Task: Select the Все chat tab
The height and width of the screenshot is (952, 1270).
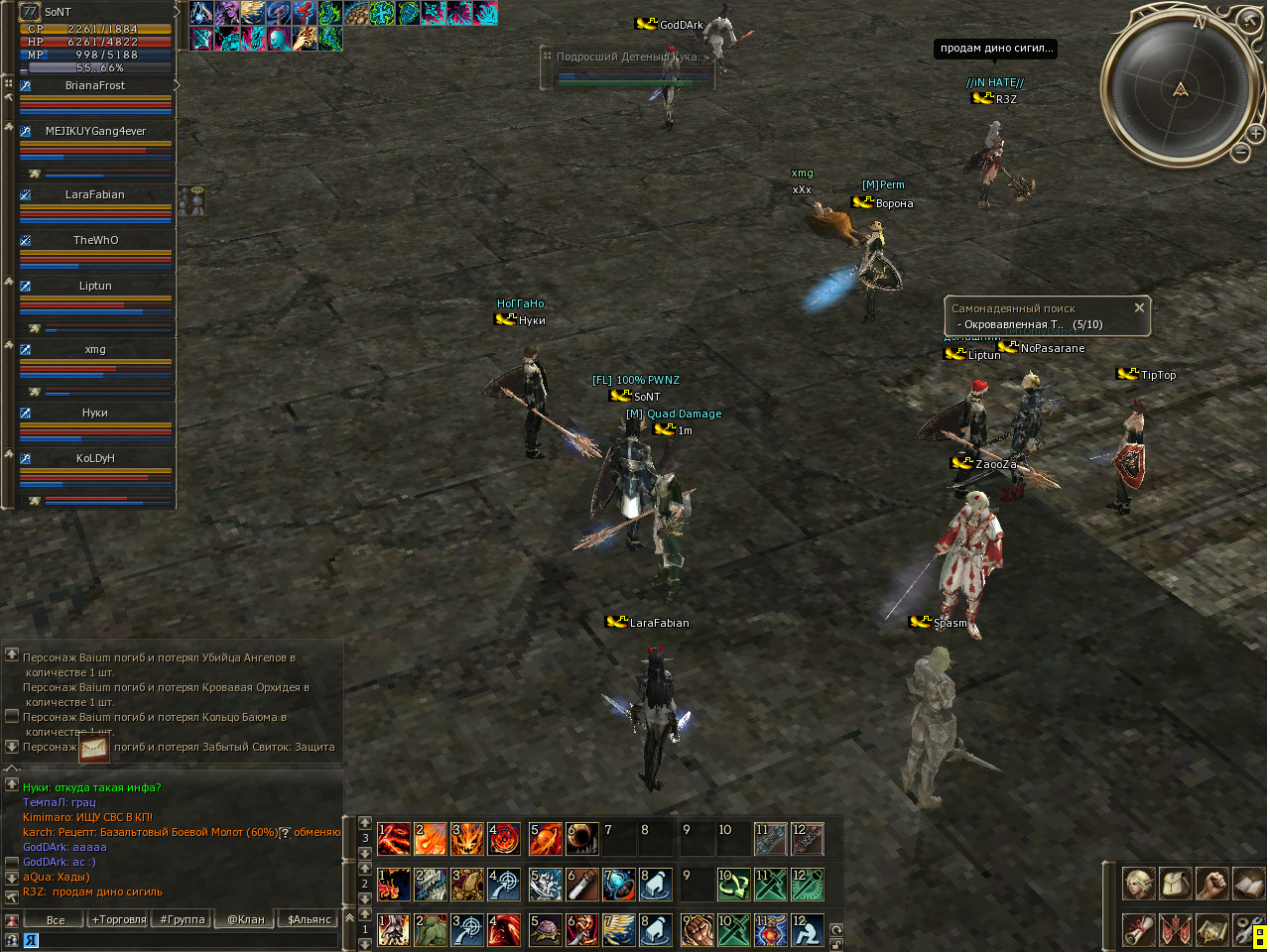Action: (x=56, y=919)
